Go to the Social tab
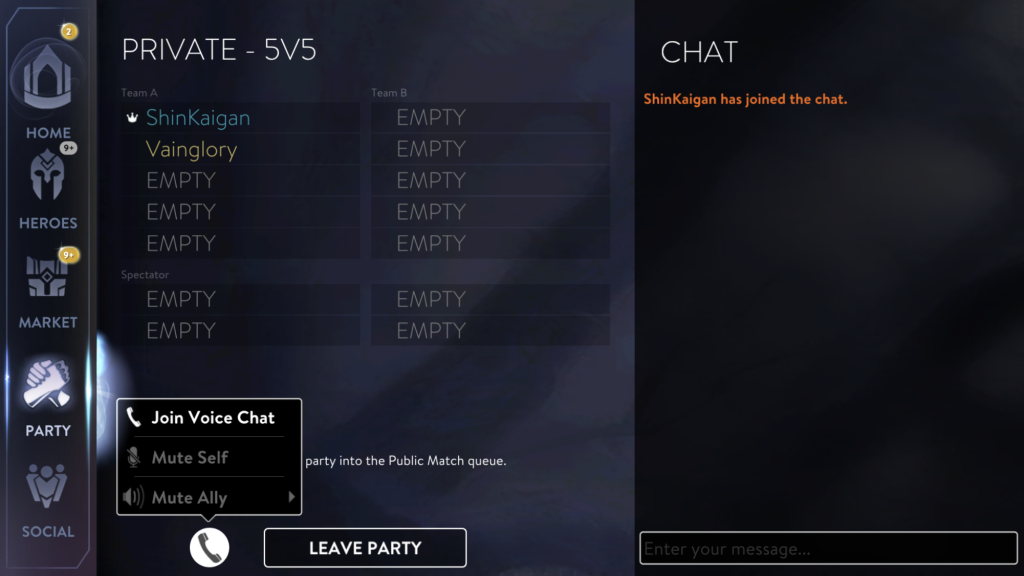This screenshot has height=576, width=1024. (48, 500)
